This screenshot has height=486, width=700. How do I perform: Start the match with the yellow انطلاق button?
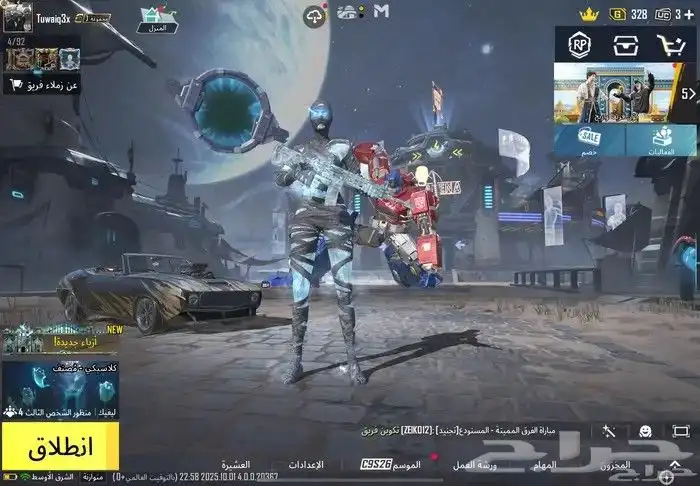(59, 445)
